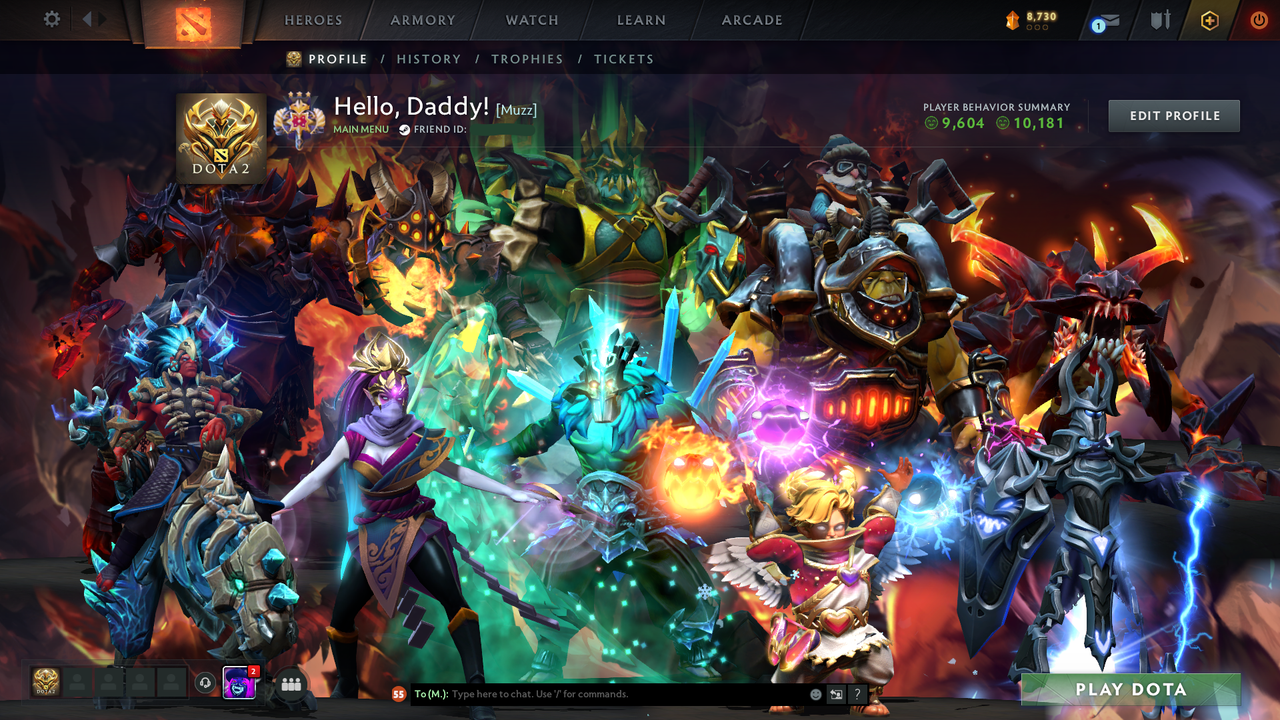Toggle the chat channel switcher icon

click(834, 694)
